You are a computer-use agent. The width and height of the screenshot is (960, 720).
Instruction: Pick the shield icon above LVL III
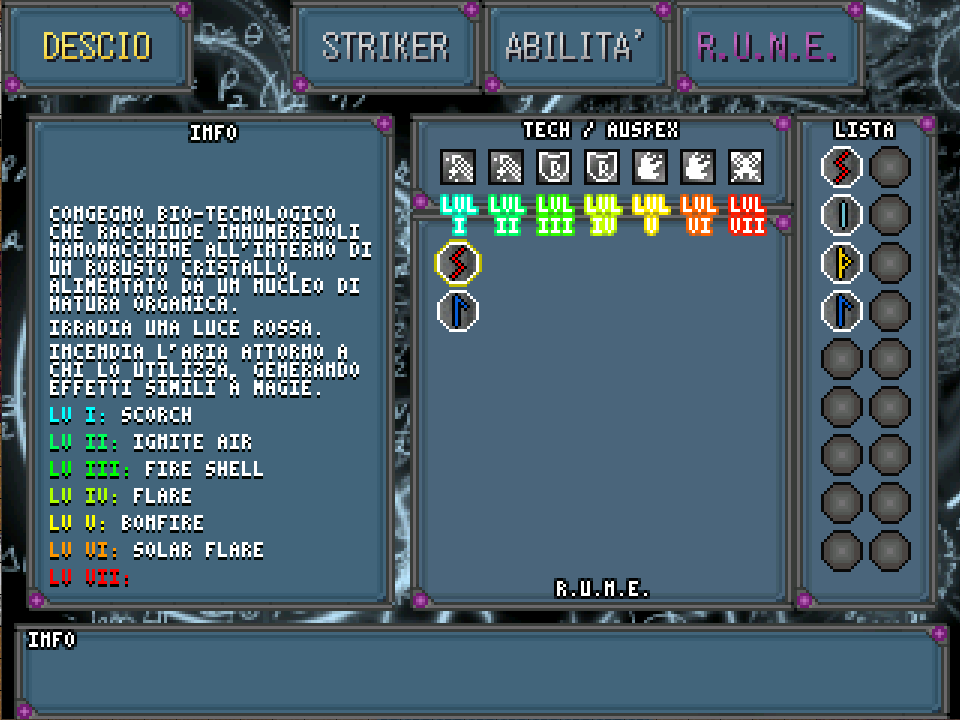coord(554,166)
